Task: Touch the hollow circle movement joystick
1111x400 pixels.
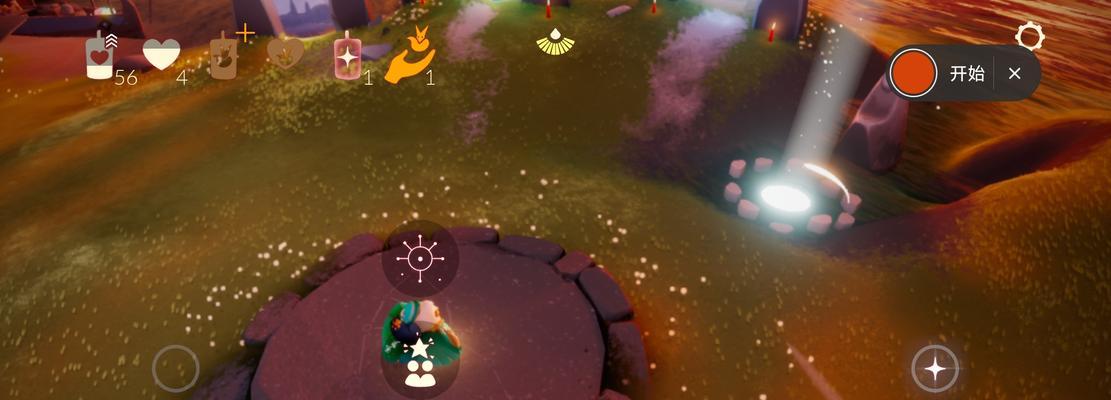Action: (x=176, y=368)
